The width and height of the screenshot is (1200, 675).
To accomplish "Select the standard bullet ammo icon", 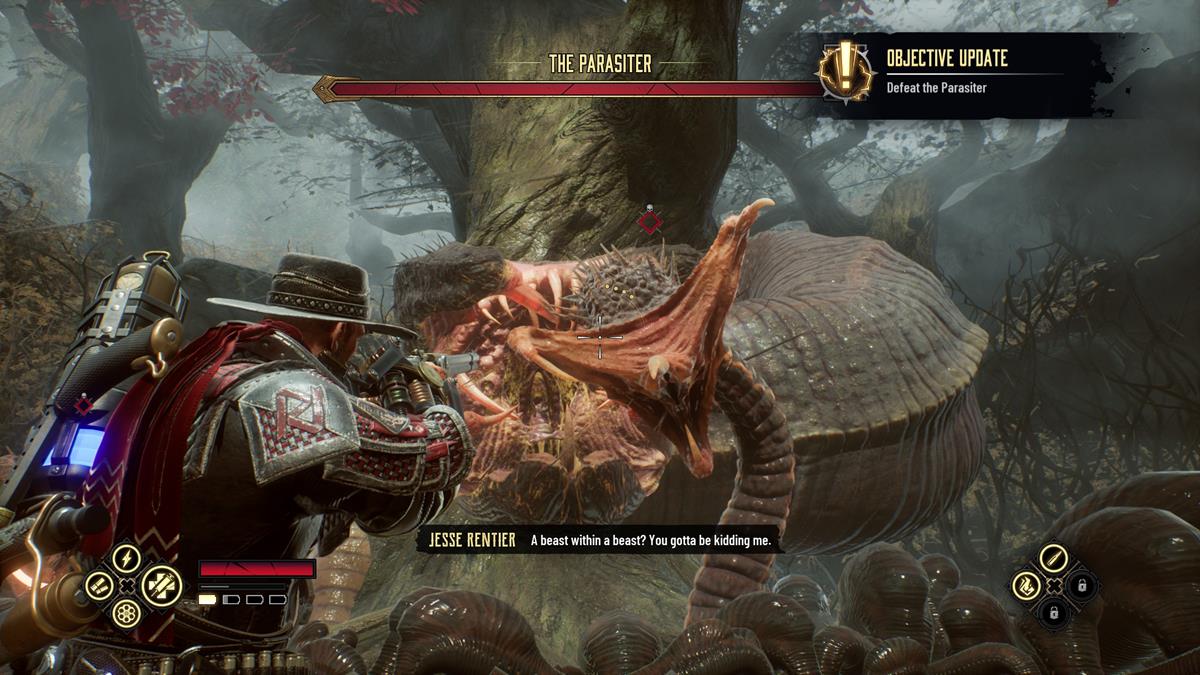I will point(1053,558).
